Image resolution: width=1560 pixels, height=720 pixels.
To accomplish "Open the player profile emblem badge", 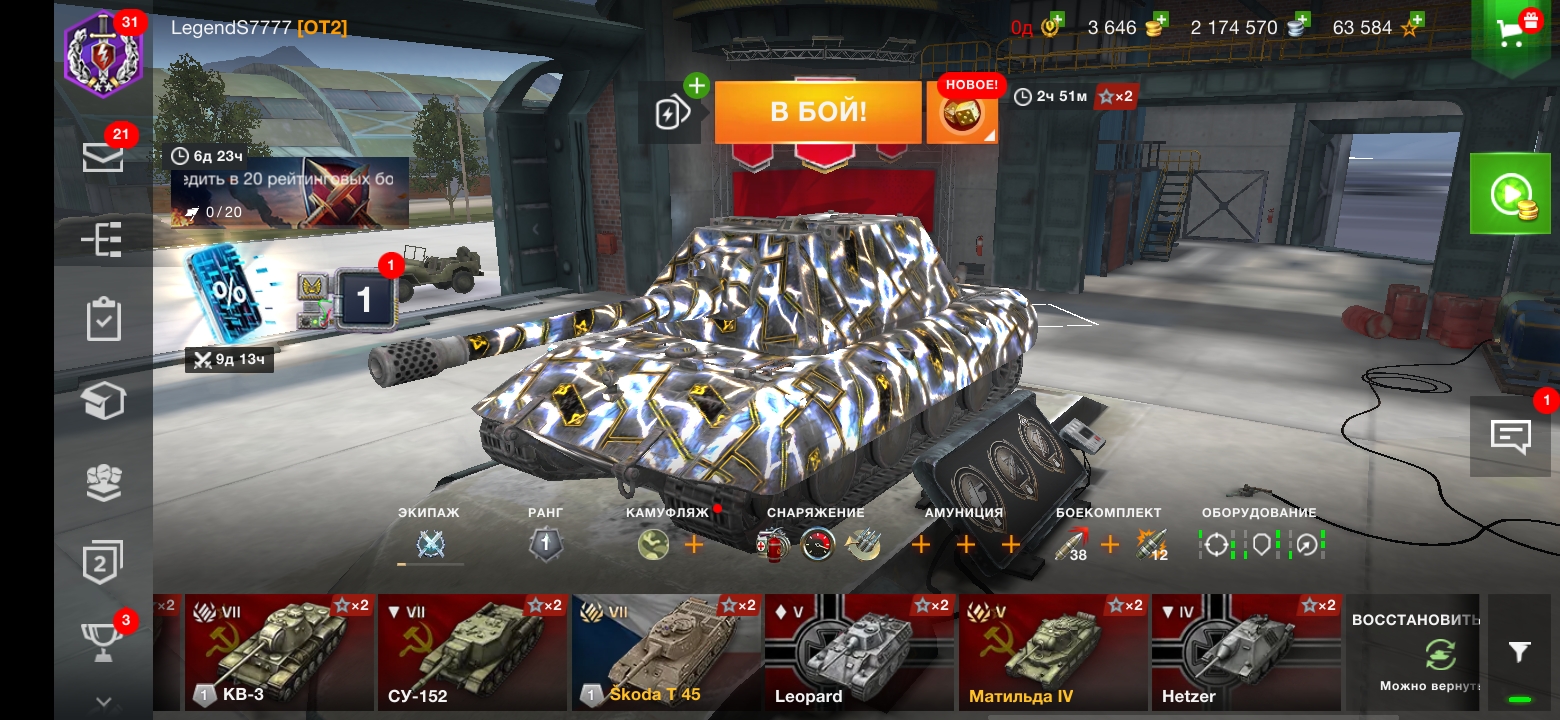I will (103, 55).
